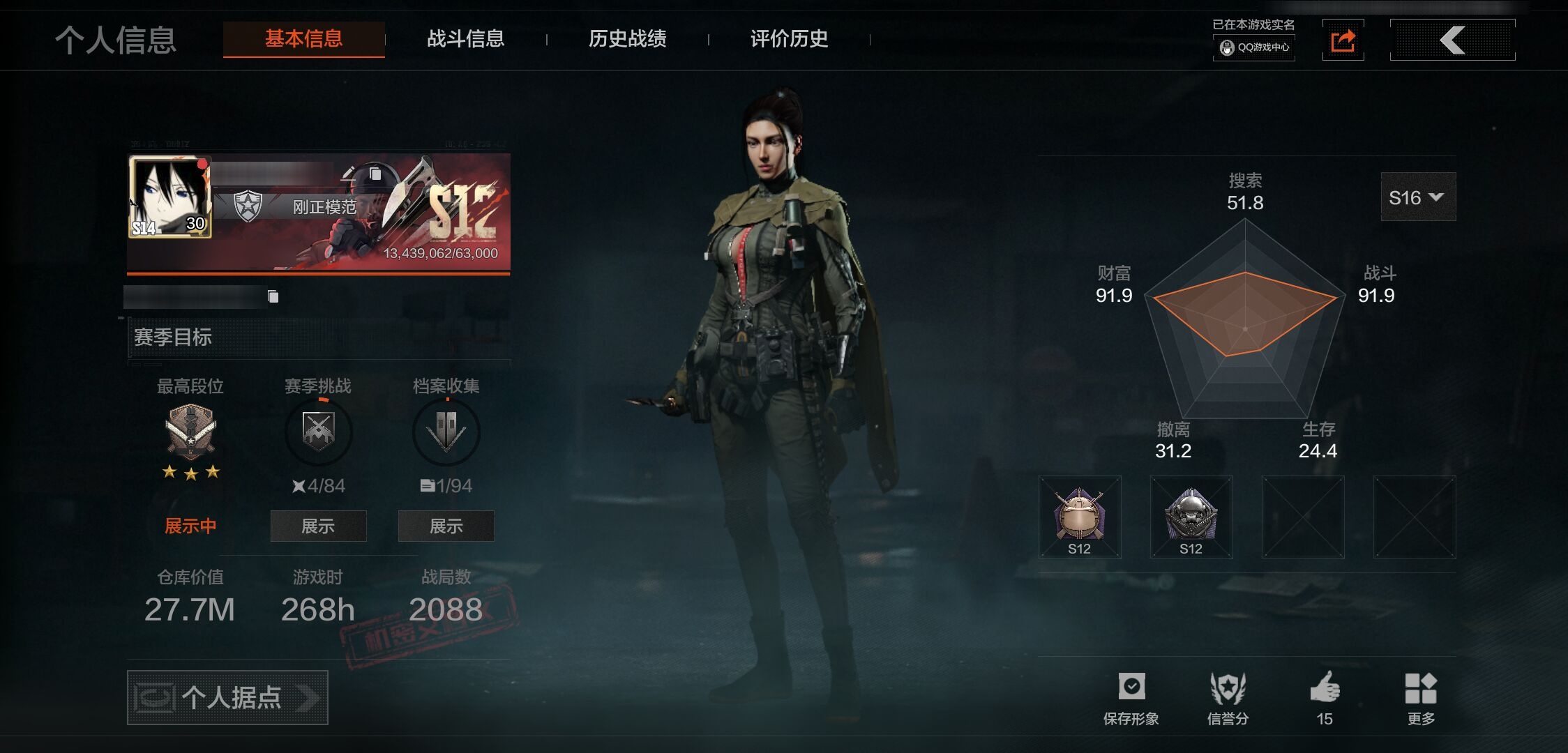This screenshot has height=753, width=1568.
Task: Show the 赛季挑战 badge
Action: pyautogui.click(x=318, y=526)
